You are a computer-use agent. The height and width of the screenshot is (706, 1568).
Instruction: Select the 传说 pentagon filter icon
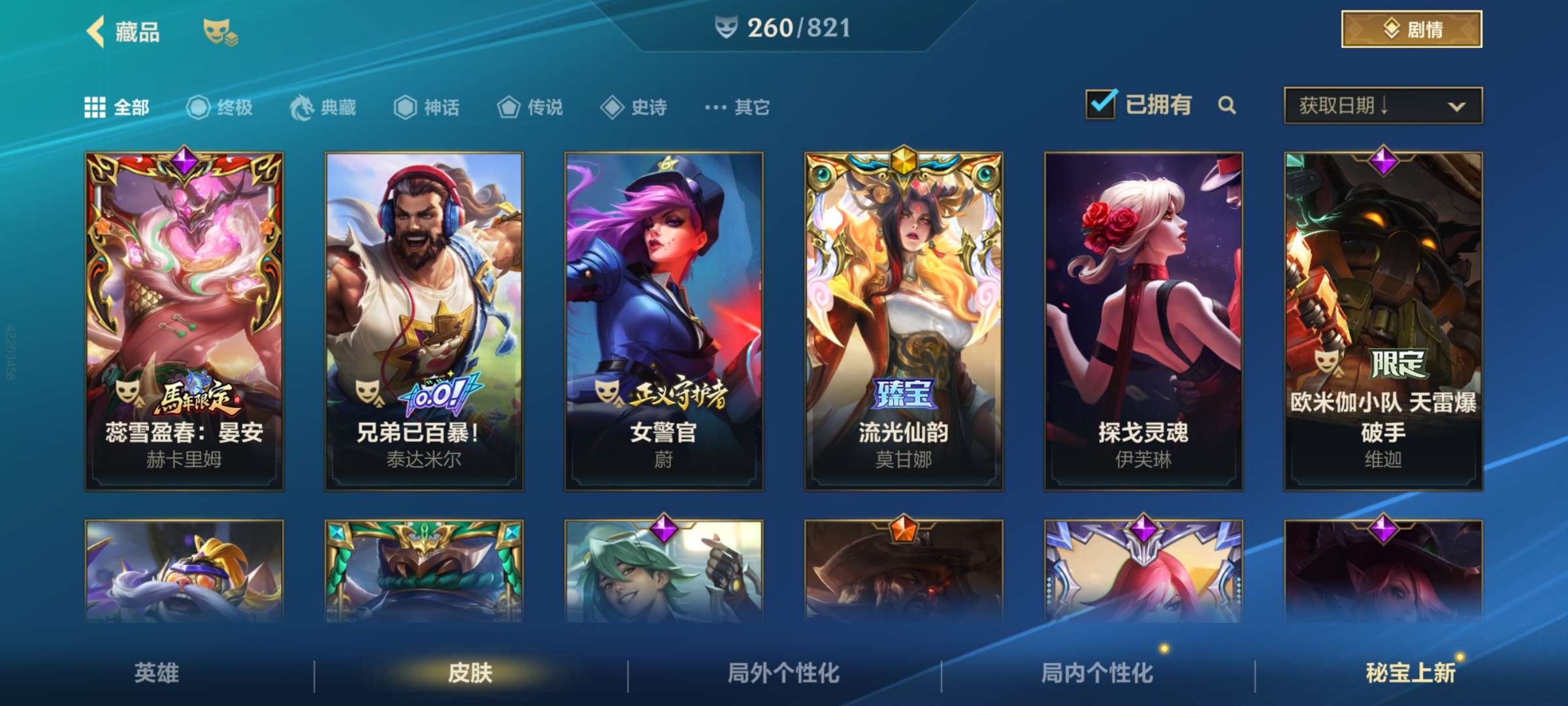(508, 108)
